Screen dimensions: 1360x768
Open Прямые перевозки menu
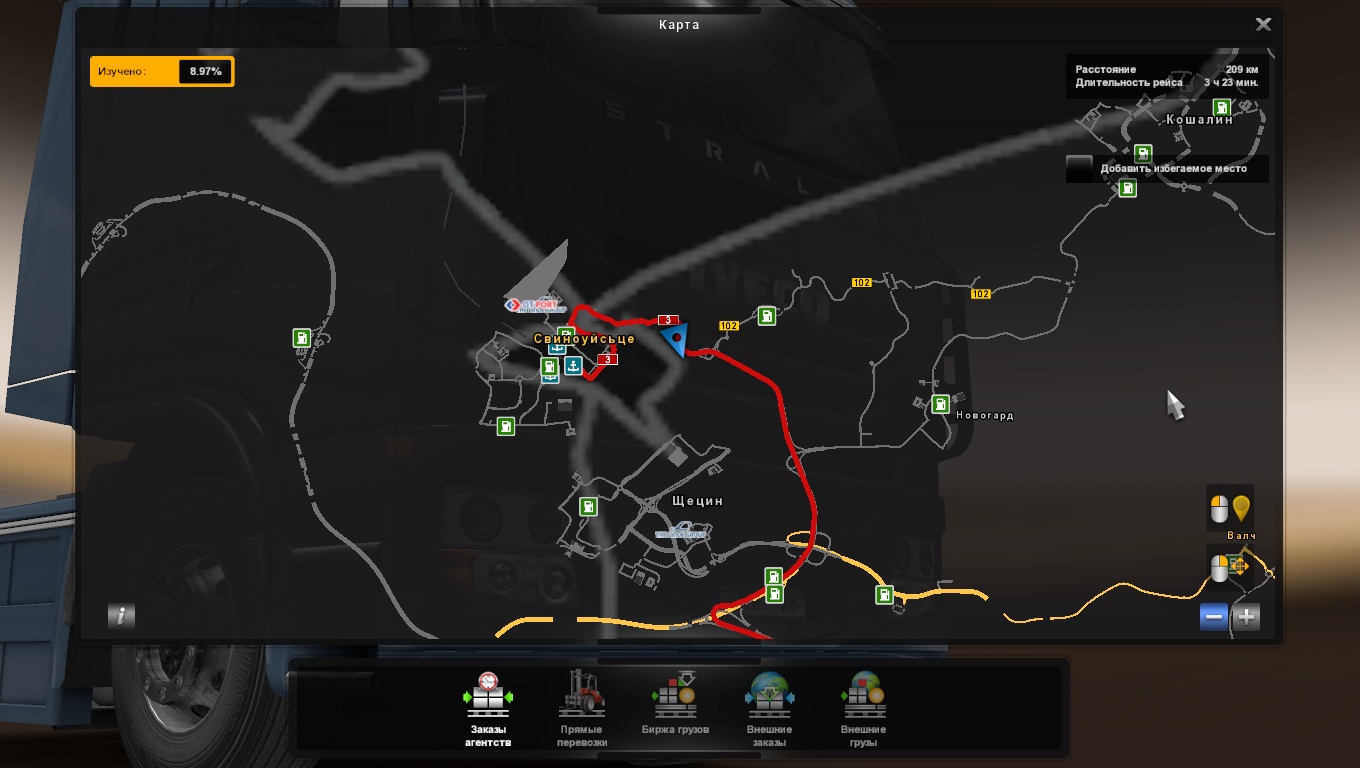pos(582,710)
